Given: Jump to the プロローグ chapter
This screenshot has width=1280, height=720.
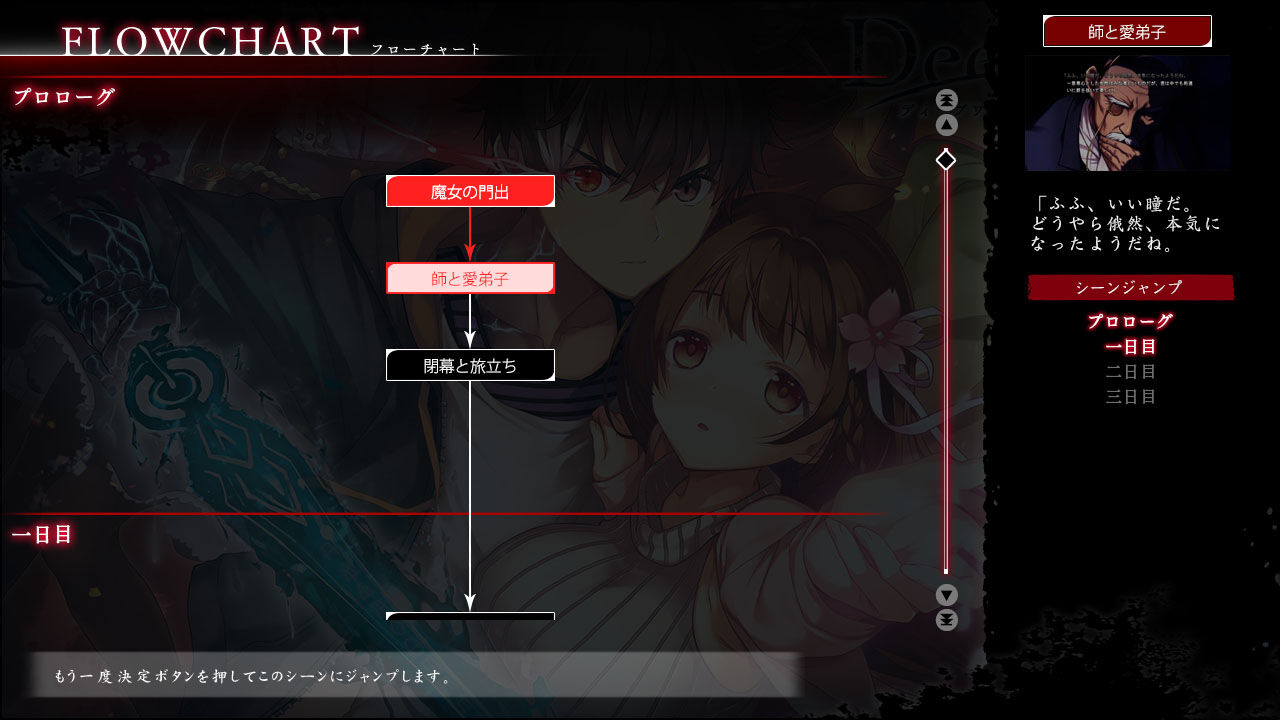Looking at the screenshot, I should pos(1131,322).
